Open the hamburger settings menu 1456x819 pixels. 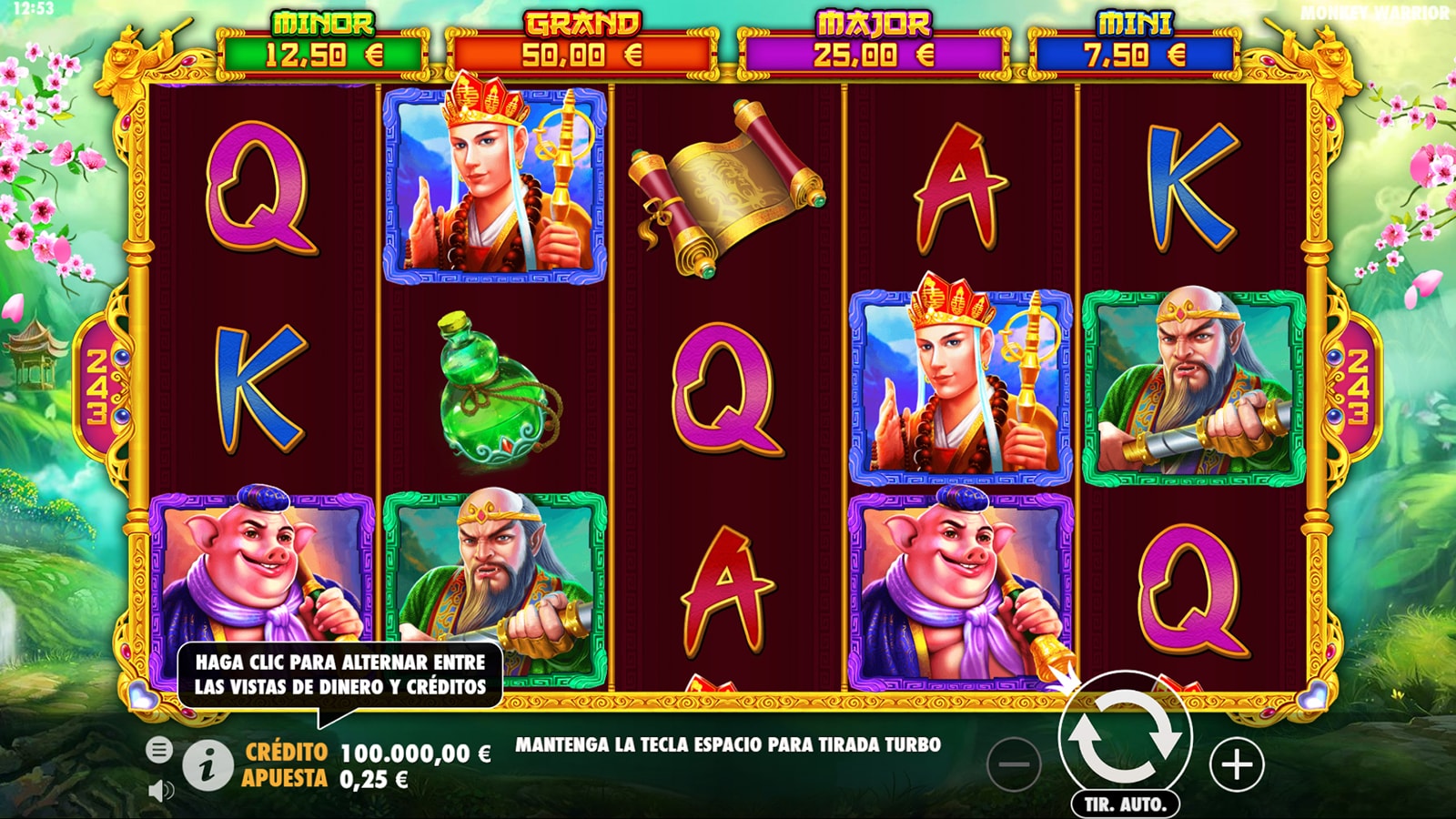coord(159,750)
